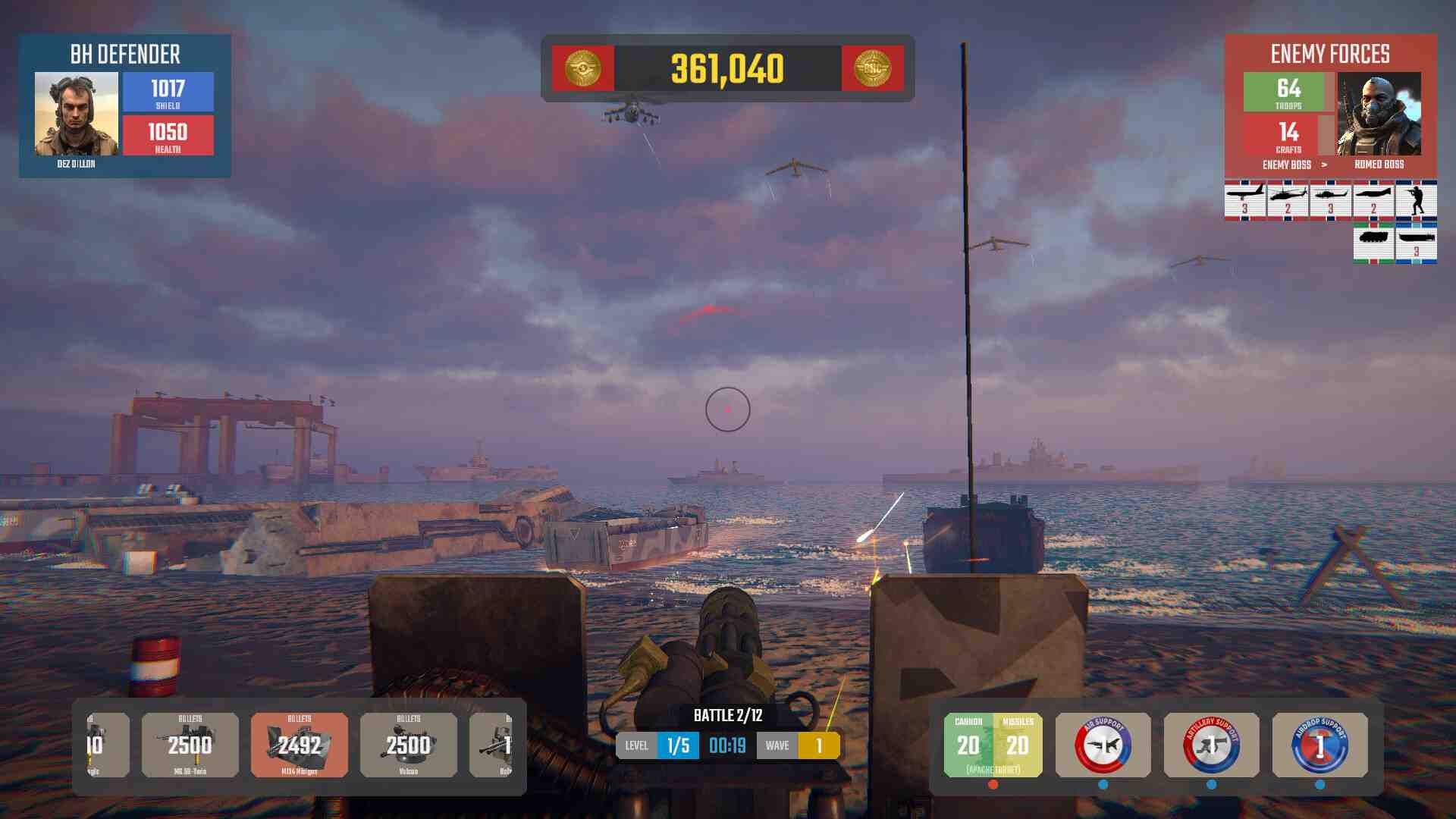Choose the M134 Minigun weapon slot
1456x819 pixels.
point(300,745)
